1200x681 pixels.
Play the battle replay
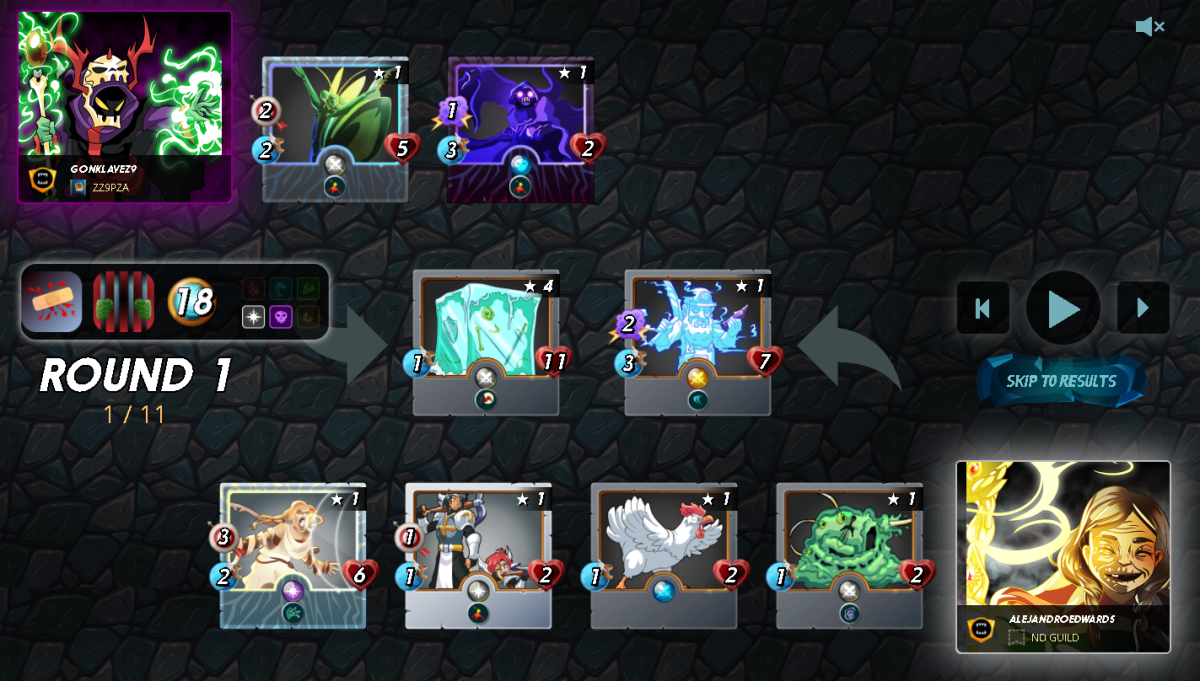click(1062, 308)
